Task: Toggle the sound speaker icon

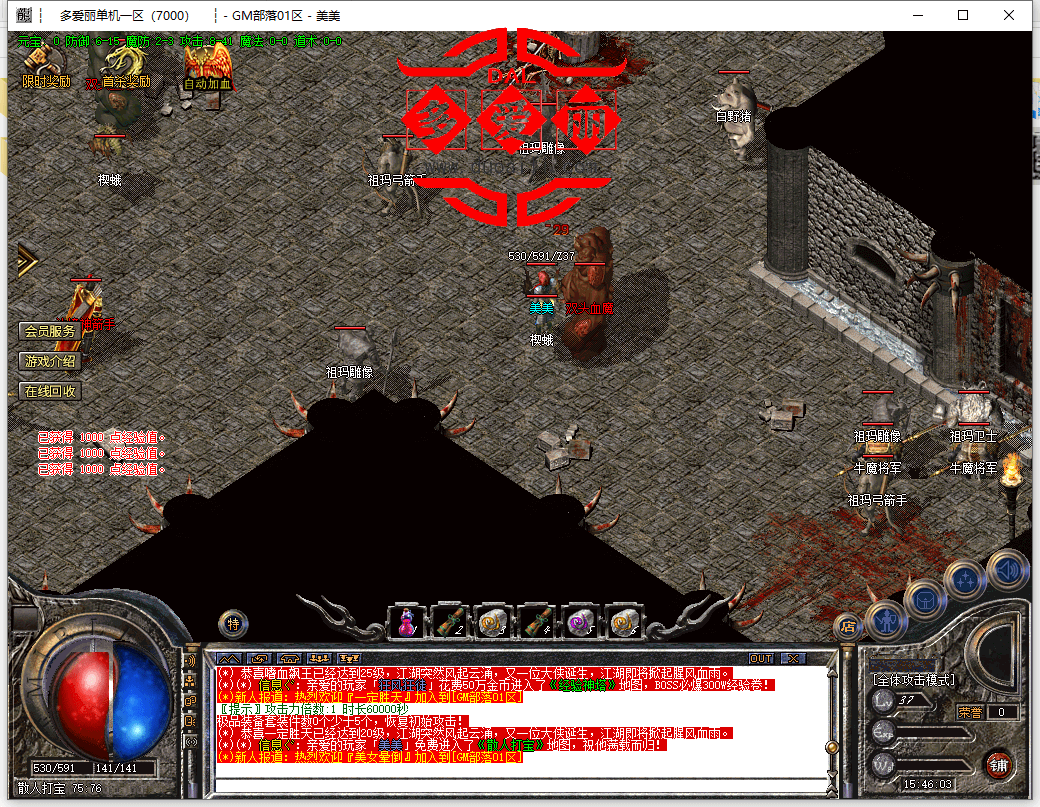Action: pos(1006,570)
